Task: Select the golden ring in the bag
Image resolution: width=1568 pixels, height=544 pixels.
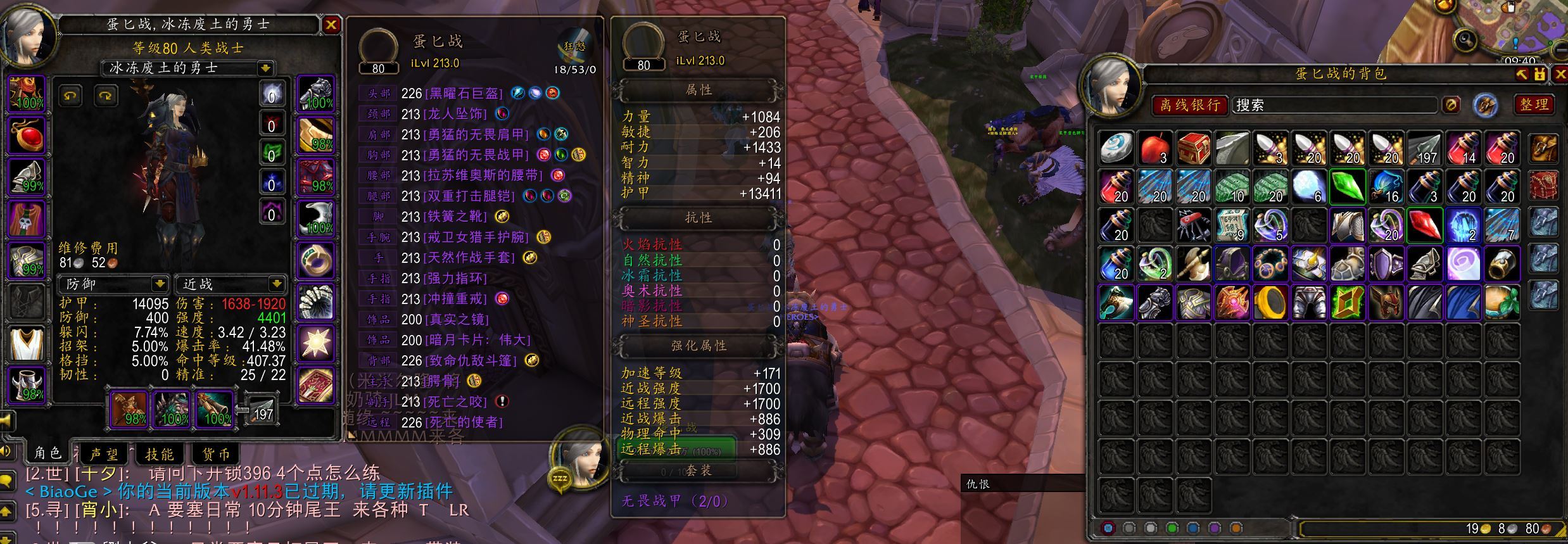Action: 1270,302
